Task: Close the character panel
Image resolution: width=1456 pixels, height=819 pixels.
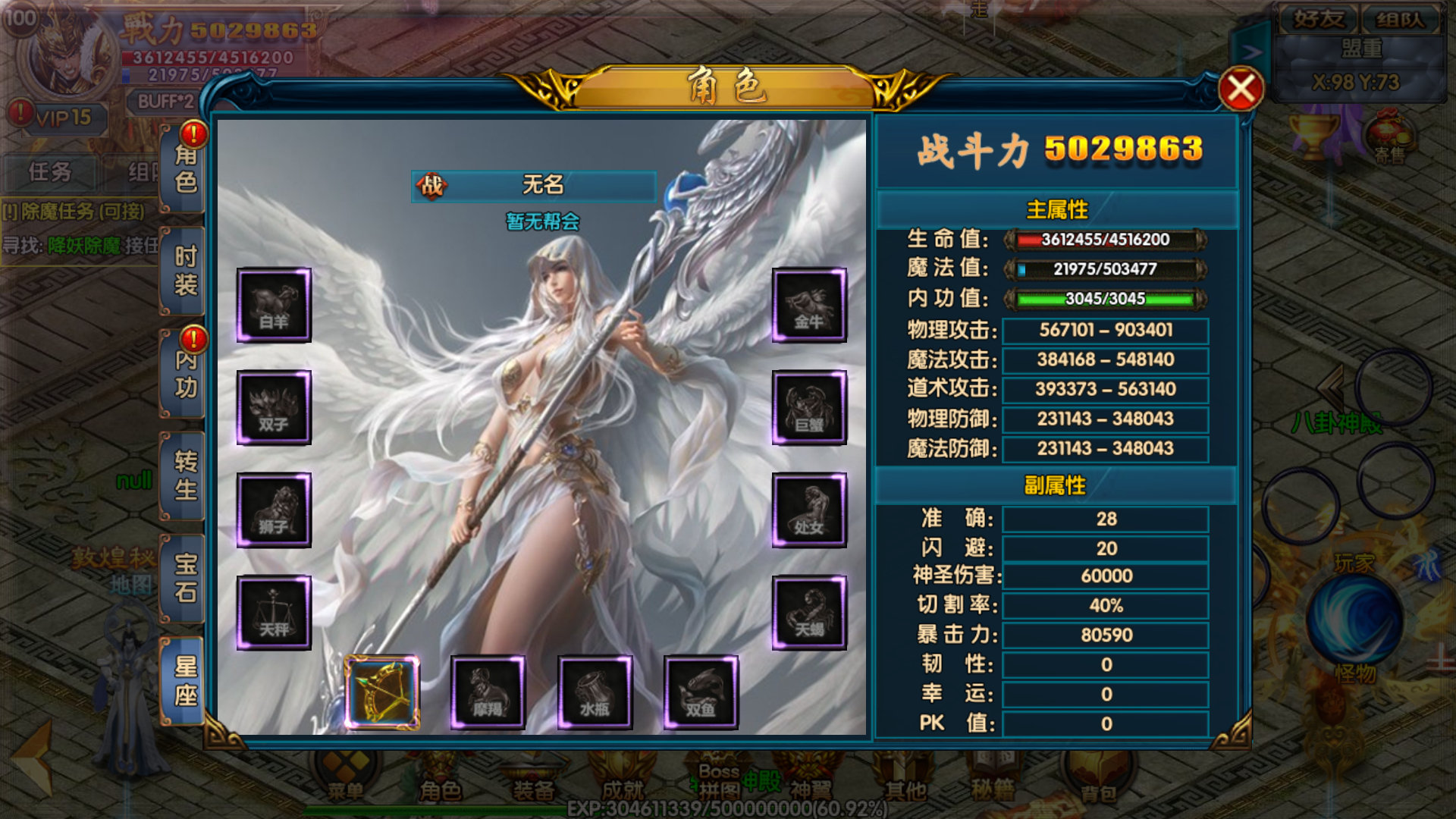Action: point(1241,89)
